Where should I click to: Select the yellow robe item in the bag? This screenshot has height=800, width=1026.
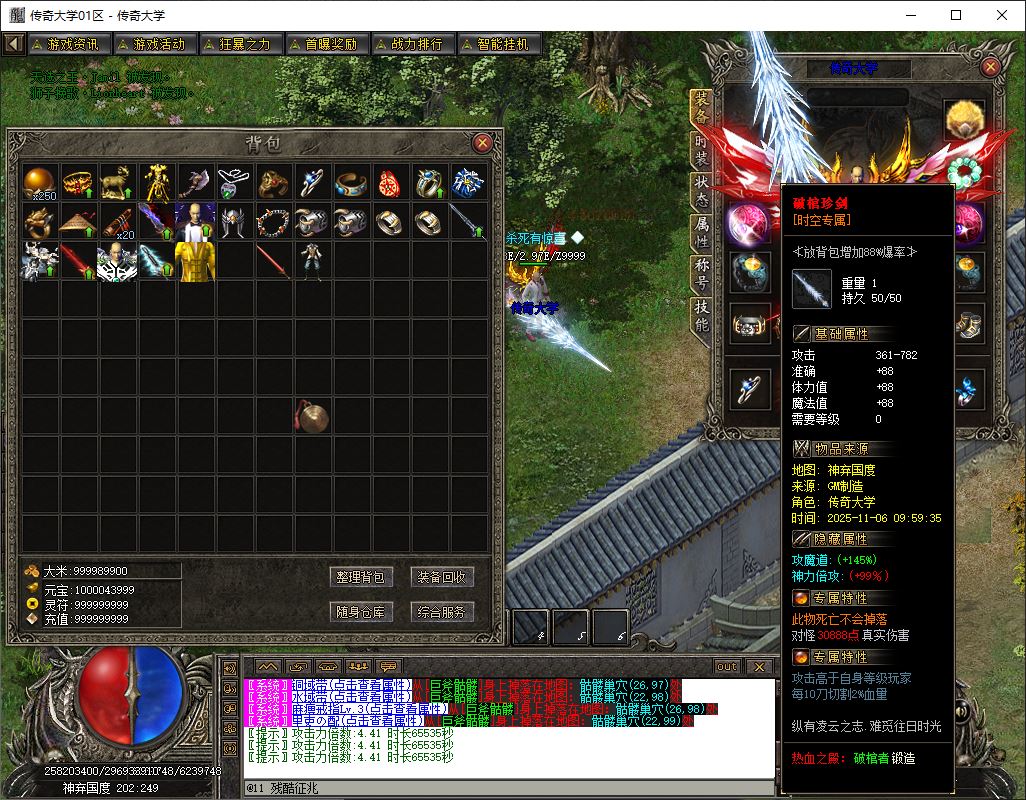click(196, 260)
